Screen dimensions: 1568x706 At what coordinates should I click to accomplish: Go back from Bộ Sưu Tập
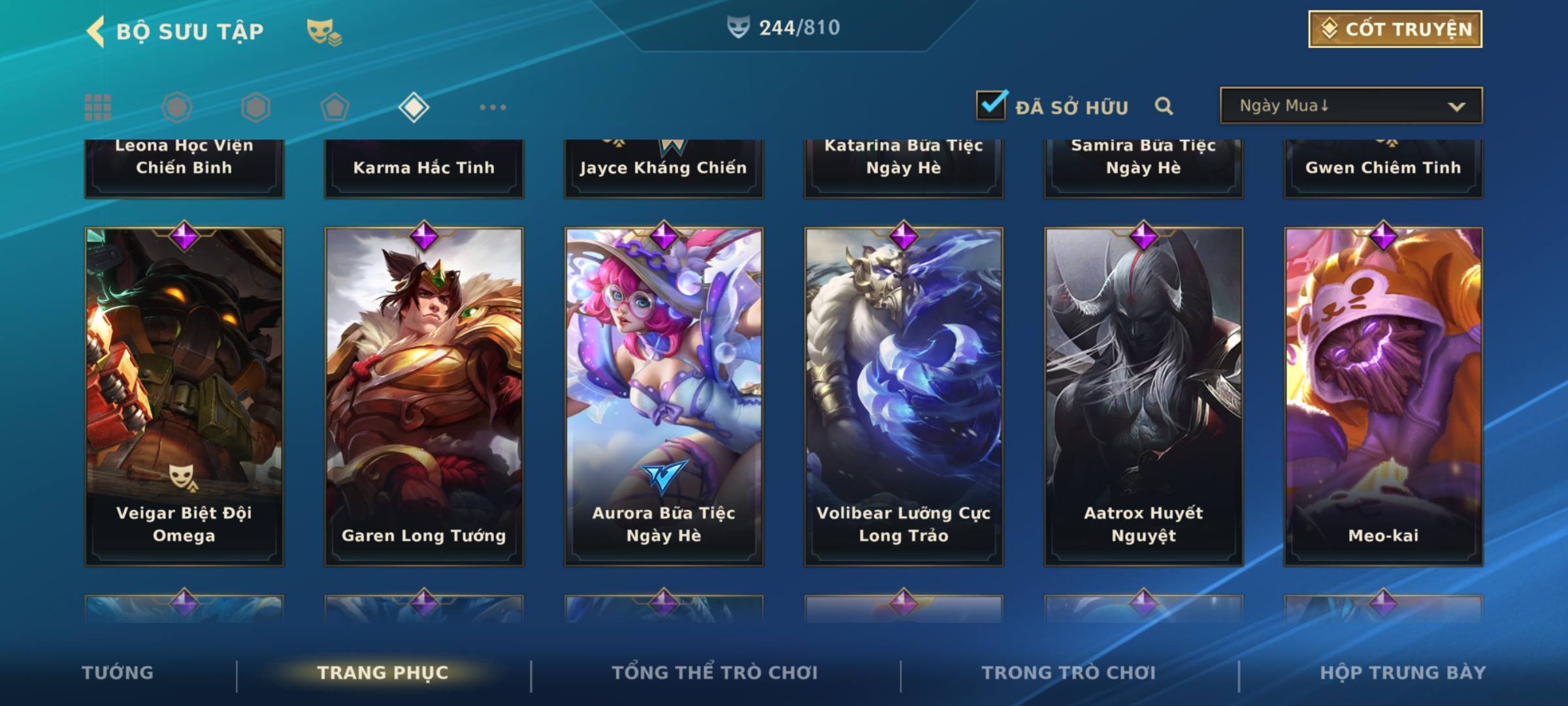point(96,31)
